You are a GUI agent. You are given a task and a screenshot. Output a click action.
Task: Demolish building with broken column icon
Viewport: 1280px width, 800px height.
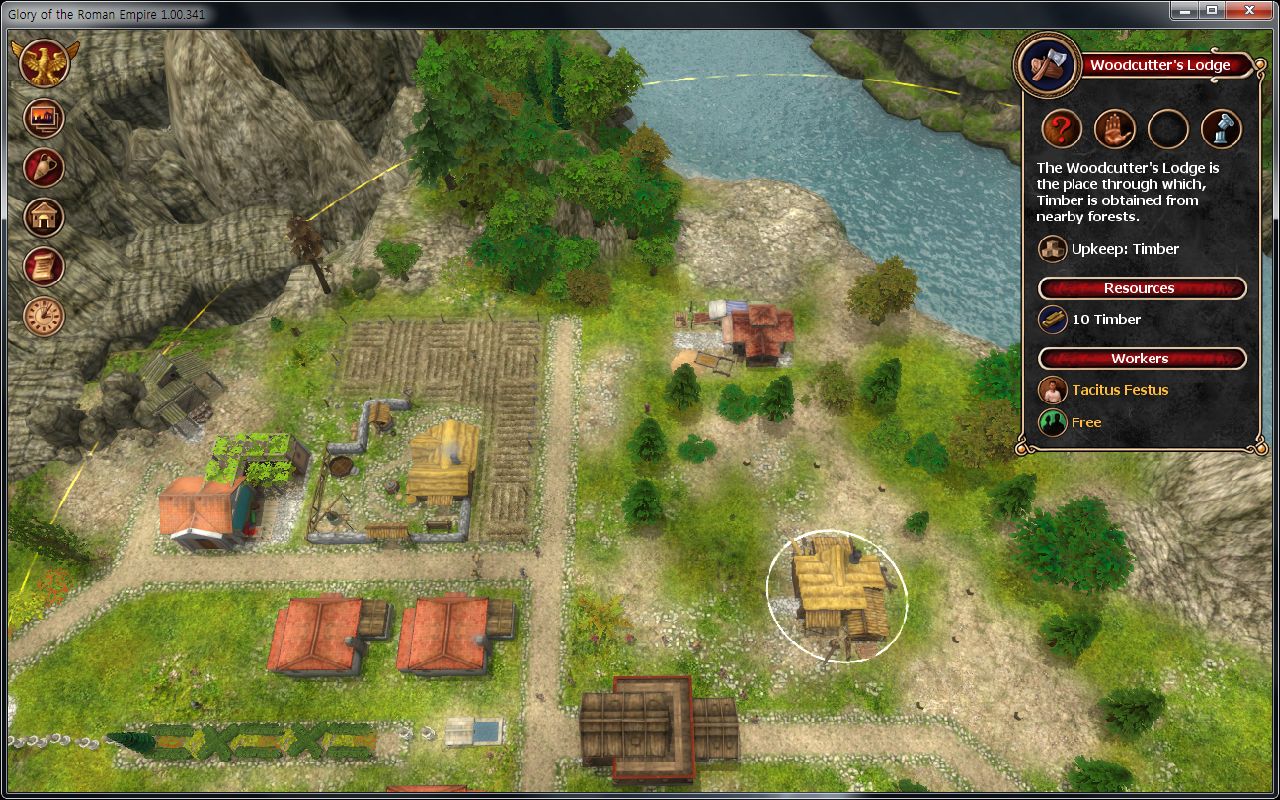(x=1221, y=129)
